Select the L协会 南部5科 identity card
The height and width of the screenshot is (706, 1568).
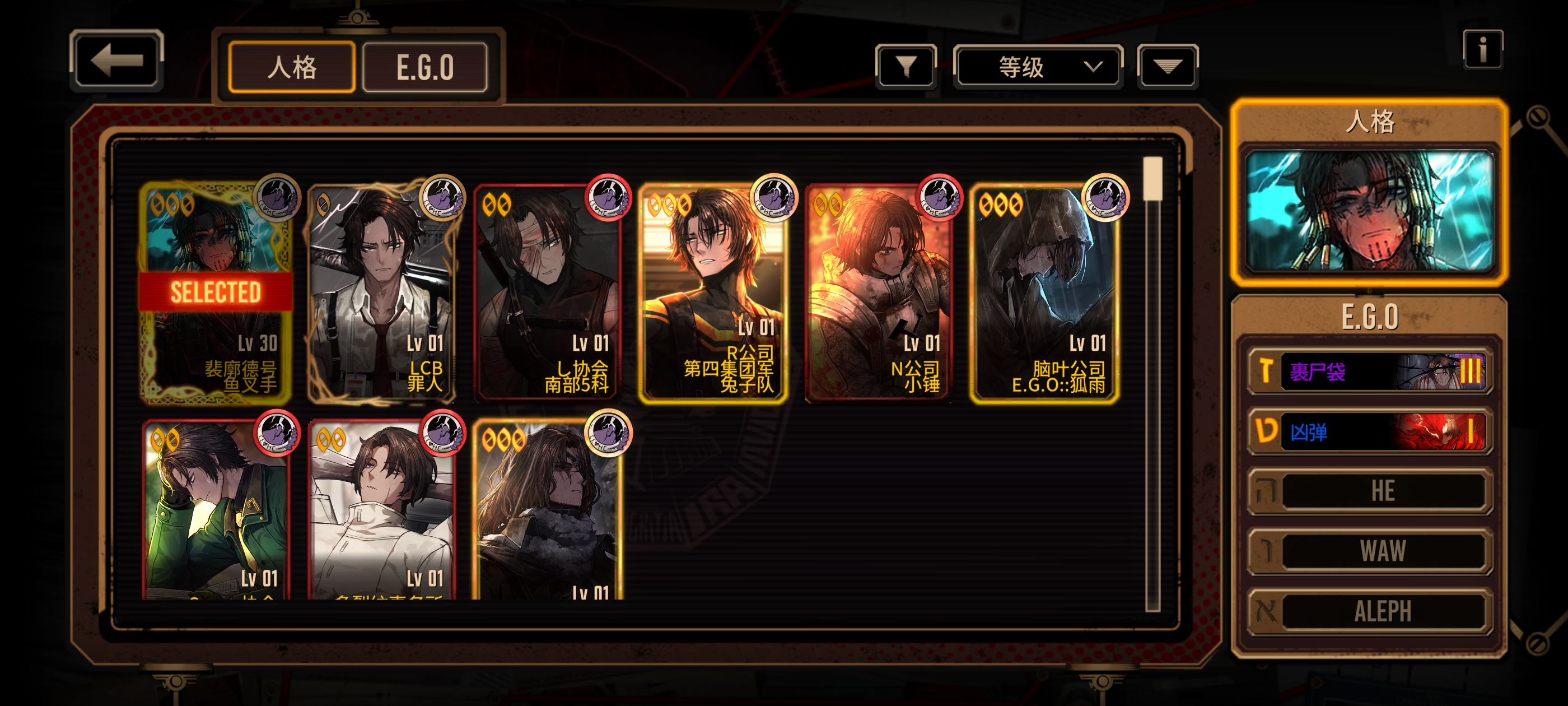tap(547, 292)
